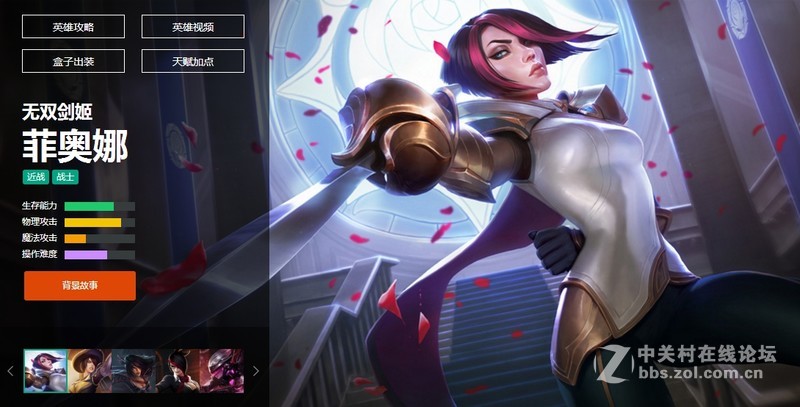Select the highlighted default Fiora skin thumbnail
Image resolution: width=800 pixels, height=407 pixels.
click(45, 370)
